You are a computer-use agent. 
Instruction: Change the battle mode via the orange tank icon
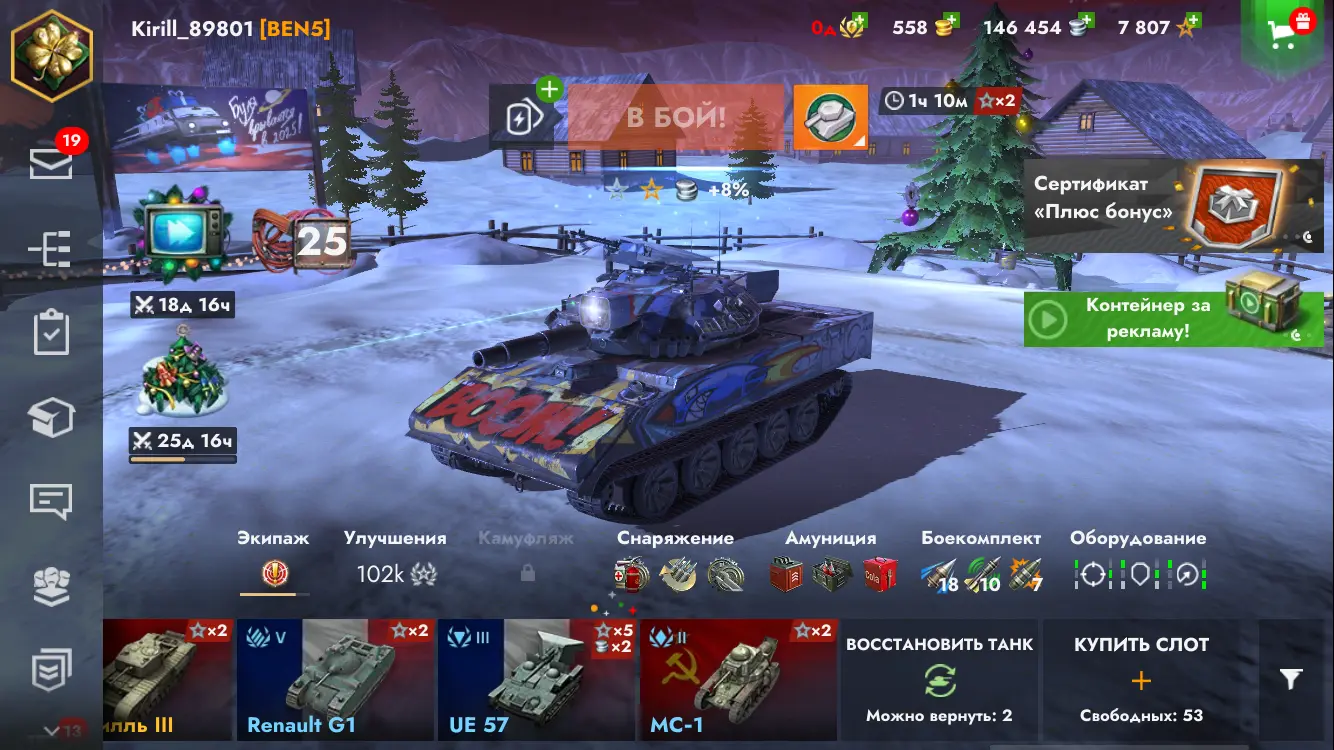coord(830,117)
